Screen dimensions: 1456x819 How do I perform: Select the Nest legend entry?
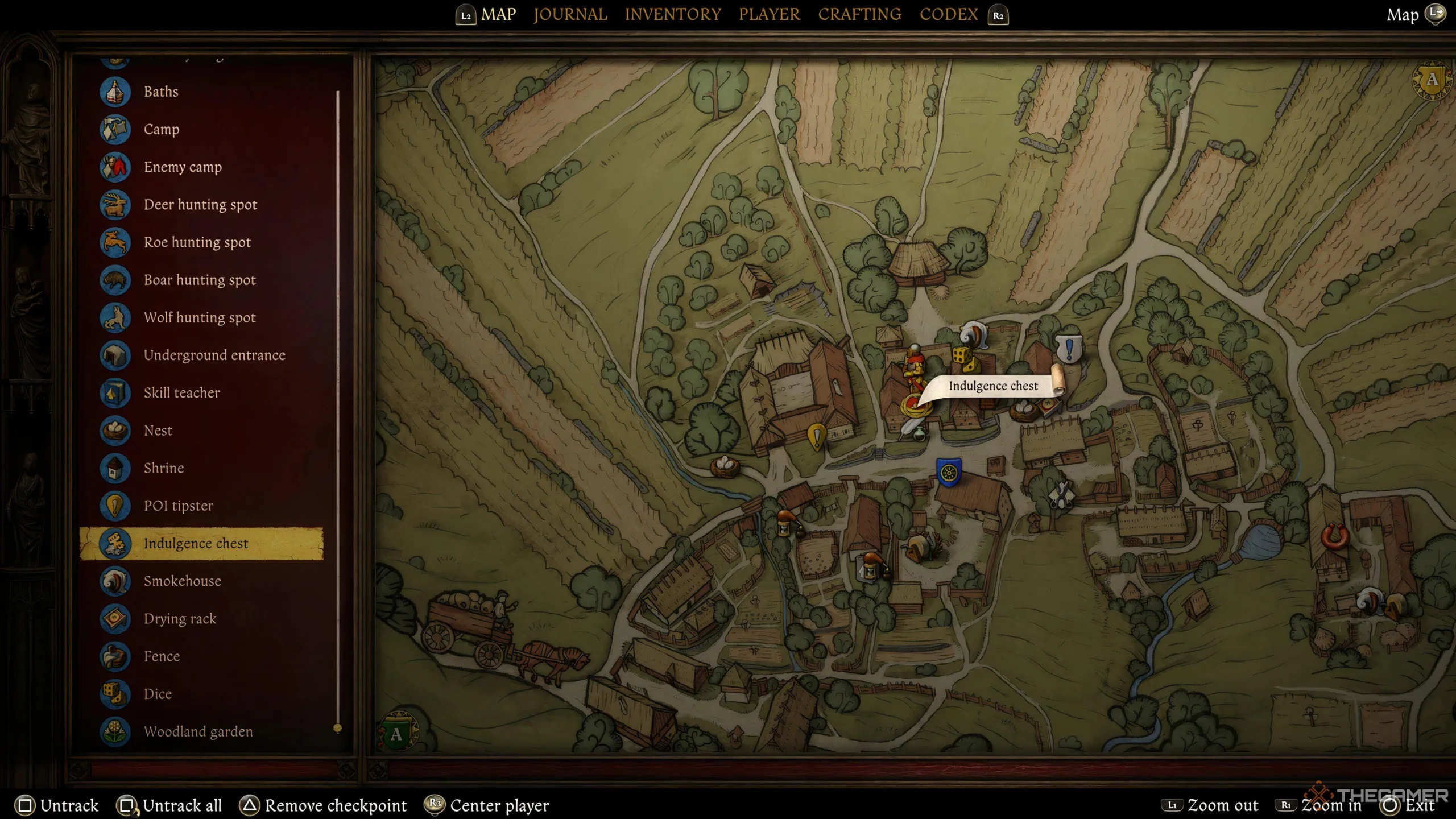pos(158,431)
